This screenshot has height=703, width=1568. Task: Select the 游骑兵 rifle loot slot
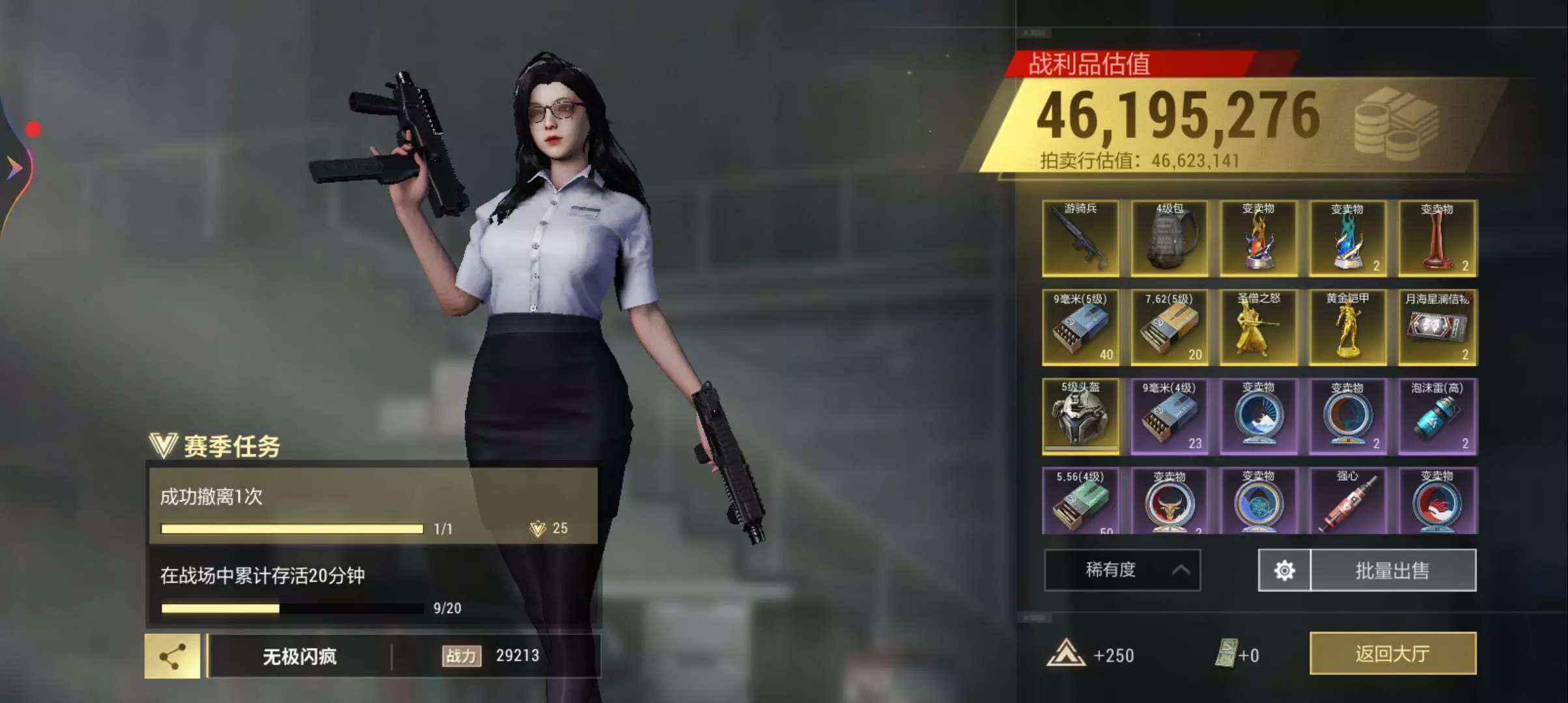tap(1080, 238)
